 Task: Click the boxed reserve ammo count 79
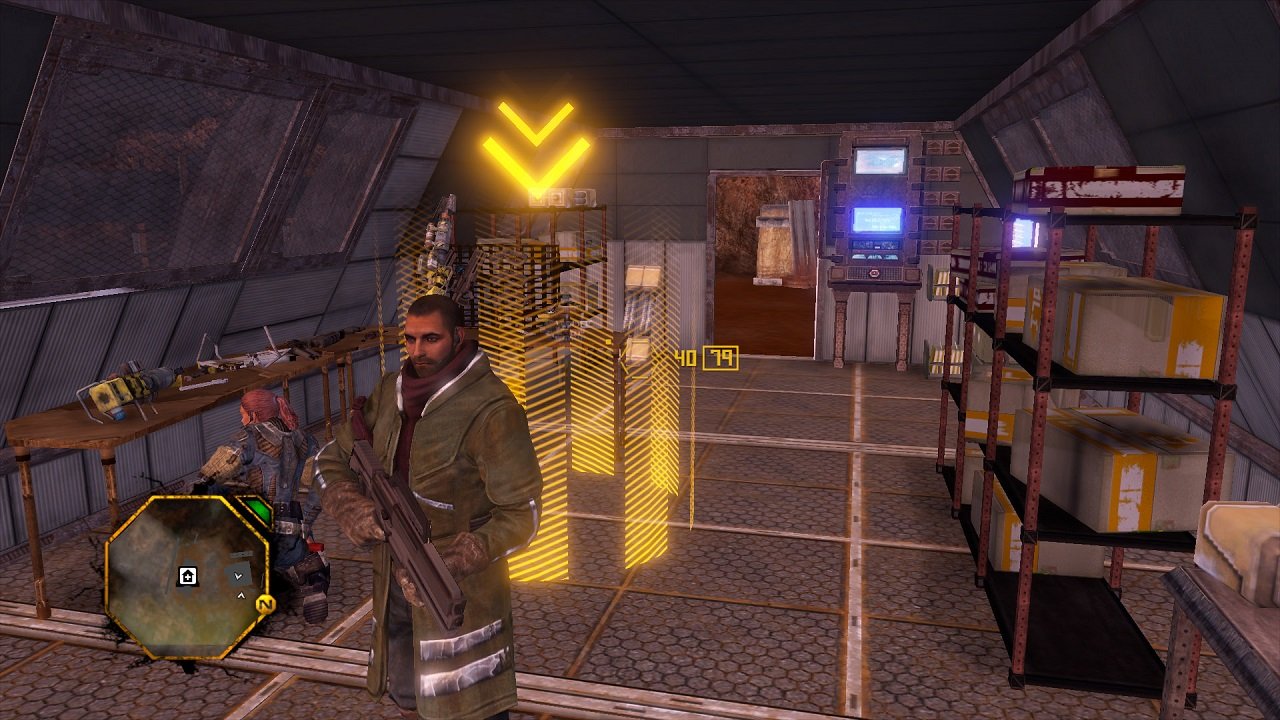(x=722, y=357)
